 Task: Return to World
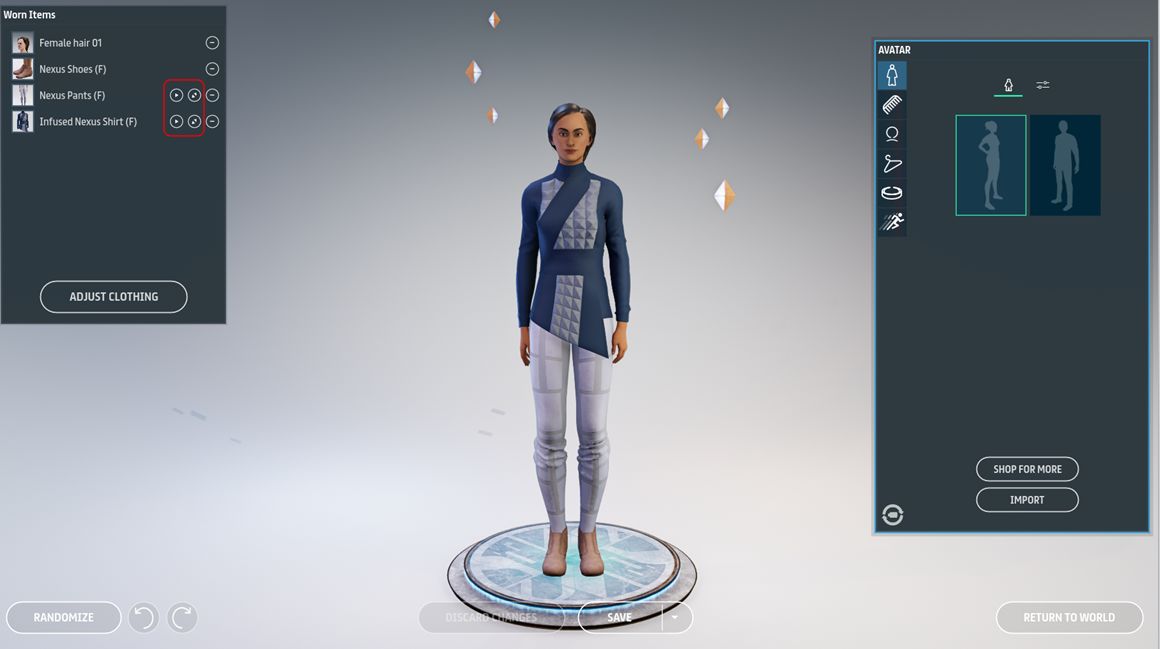coord(1068,617)
